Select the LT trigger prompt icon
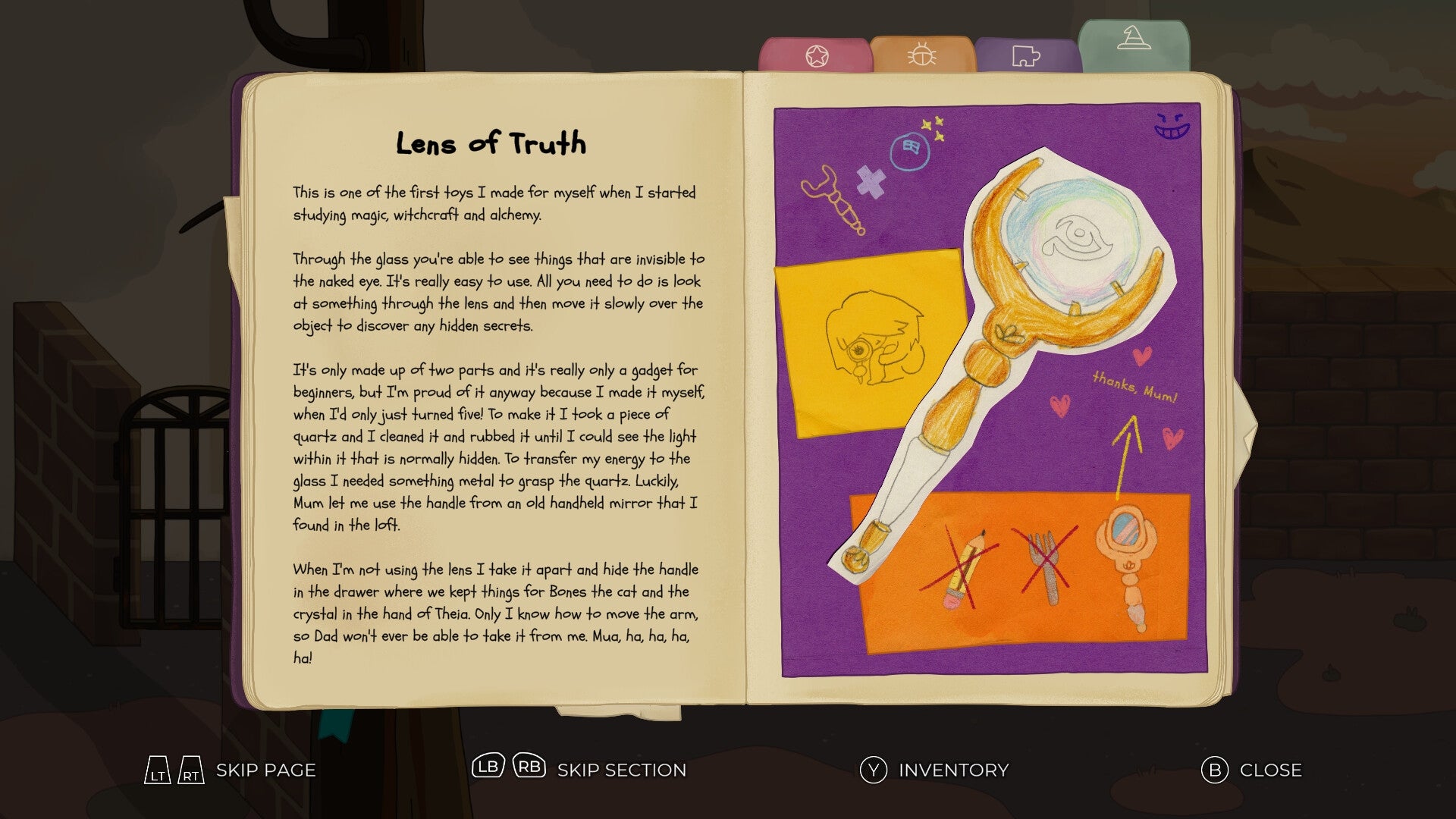The image size is (1456, 819). tap(159, 770)
